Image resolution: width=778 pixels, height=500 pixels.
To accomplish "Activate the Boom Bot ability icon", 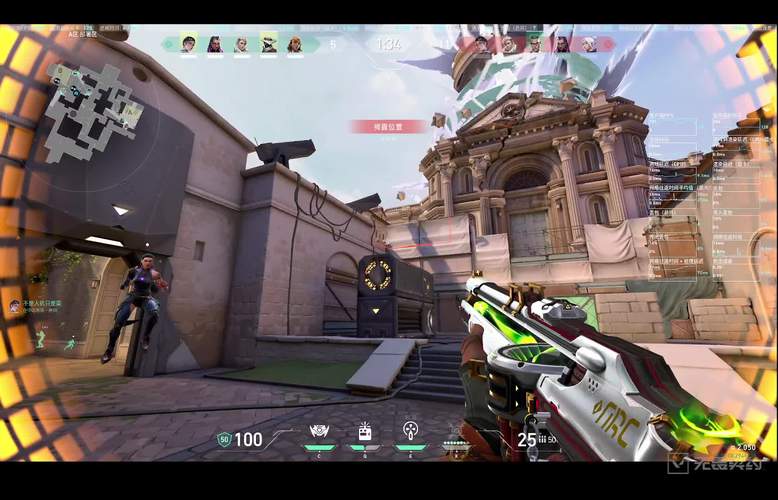I will click(319, 432).
